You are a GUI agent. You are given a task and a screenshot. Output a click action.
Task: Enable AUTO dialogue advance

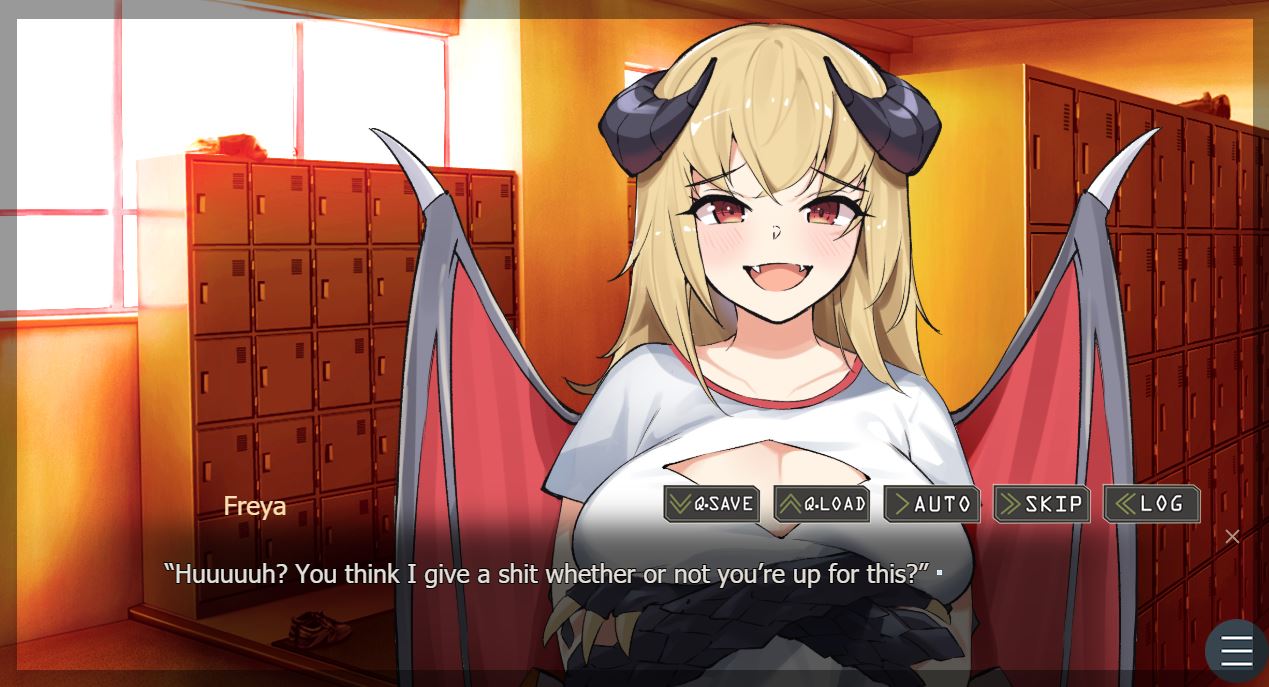[931, 504]
